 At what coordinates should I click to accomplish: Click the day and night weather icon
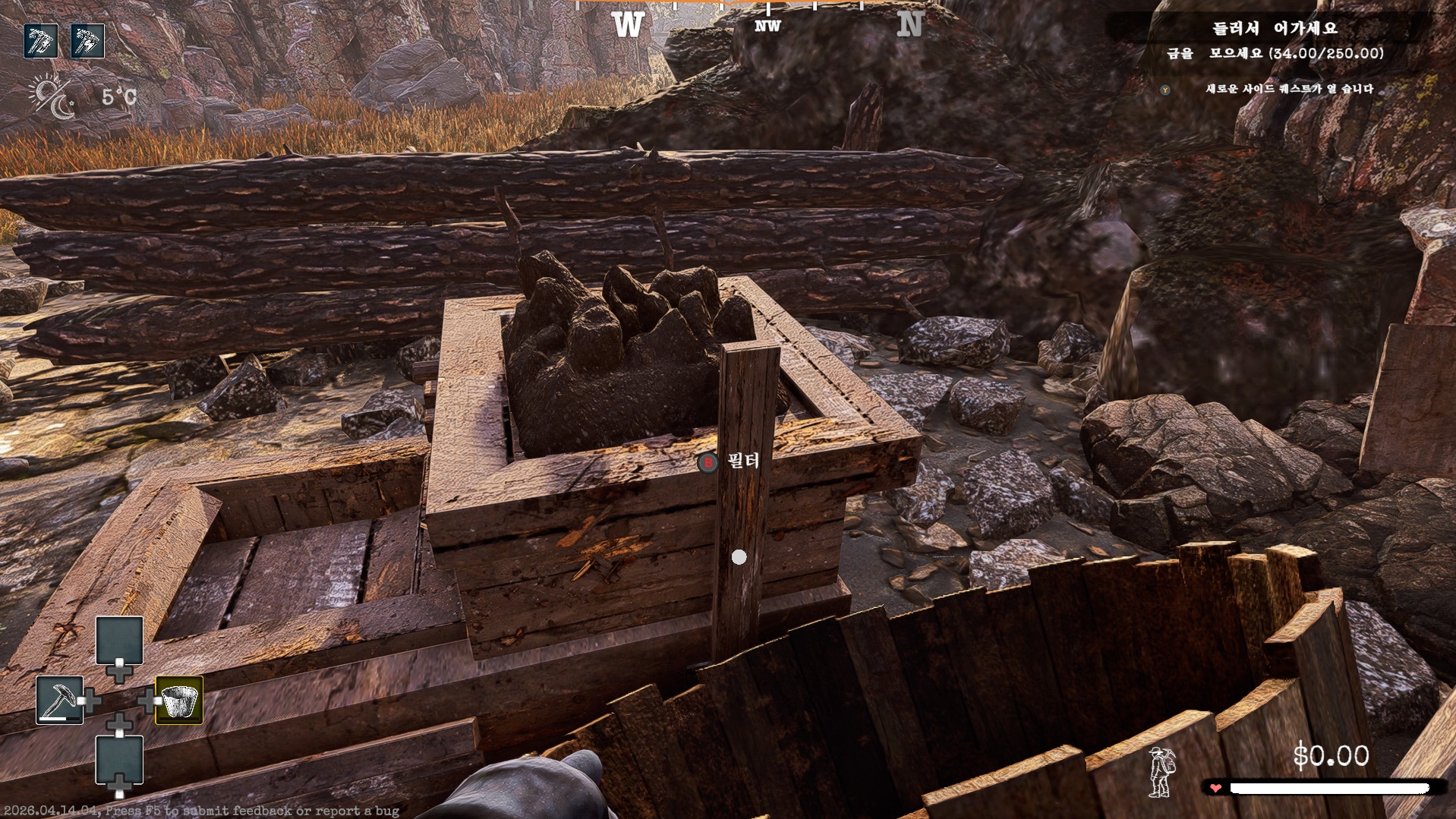(52, 97)
